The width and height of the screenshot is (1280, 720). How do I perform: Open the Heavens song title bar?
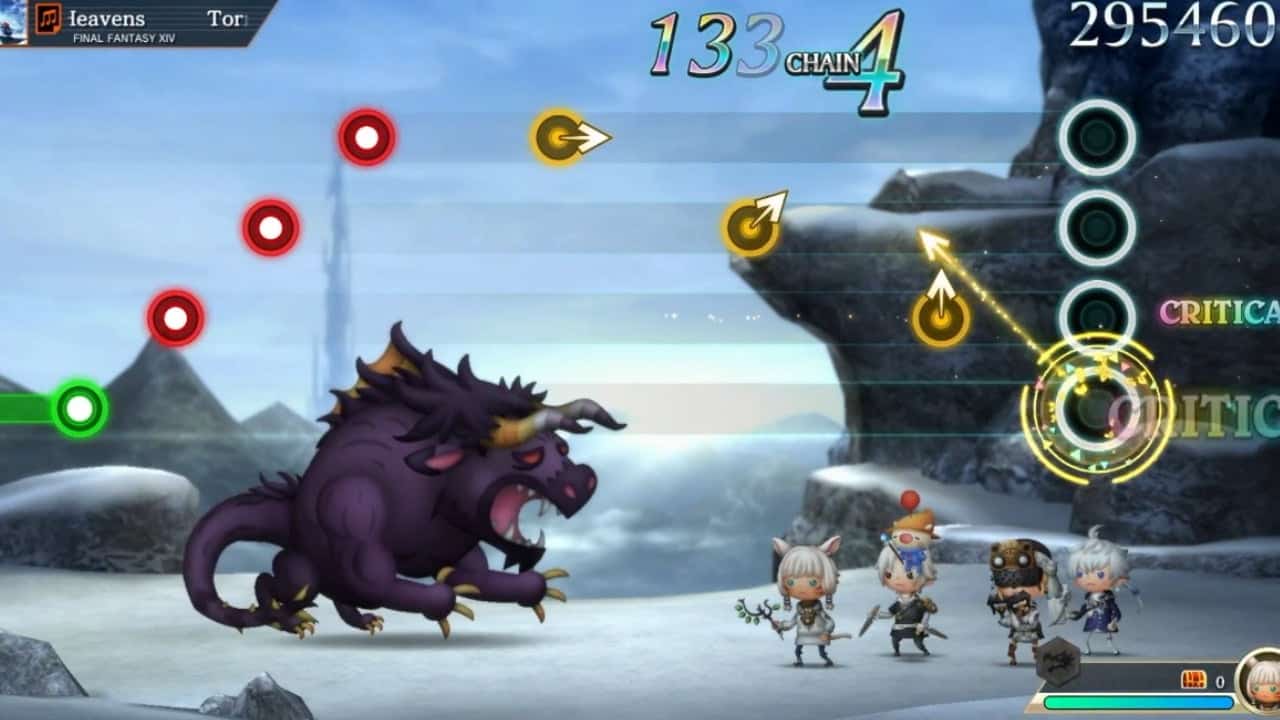coord(110,18)
